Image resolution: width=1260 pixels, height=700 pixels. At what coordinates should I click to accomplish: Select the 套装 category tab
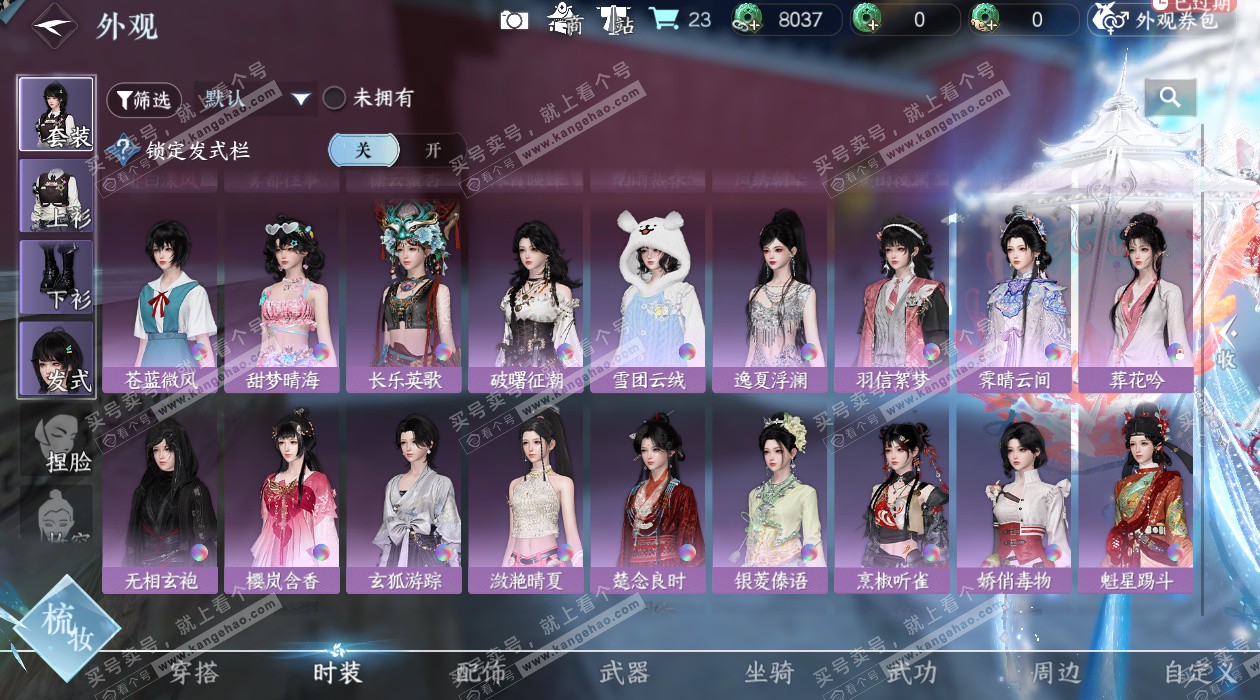[57, 113]
